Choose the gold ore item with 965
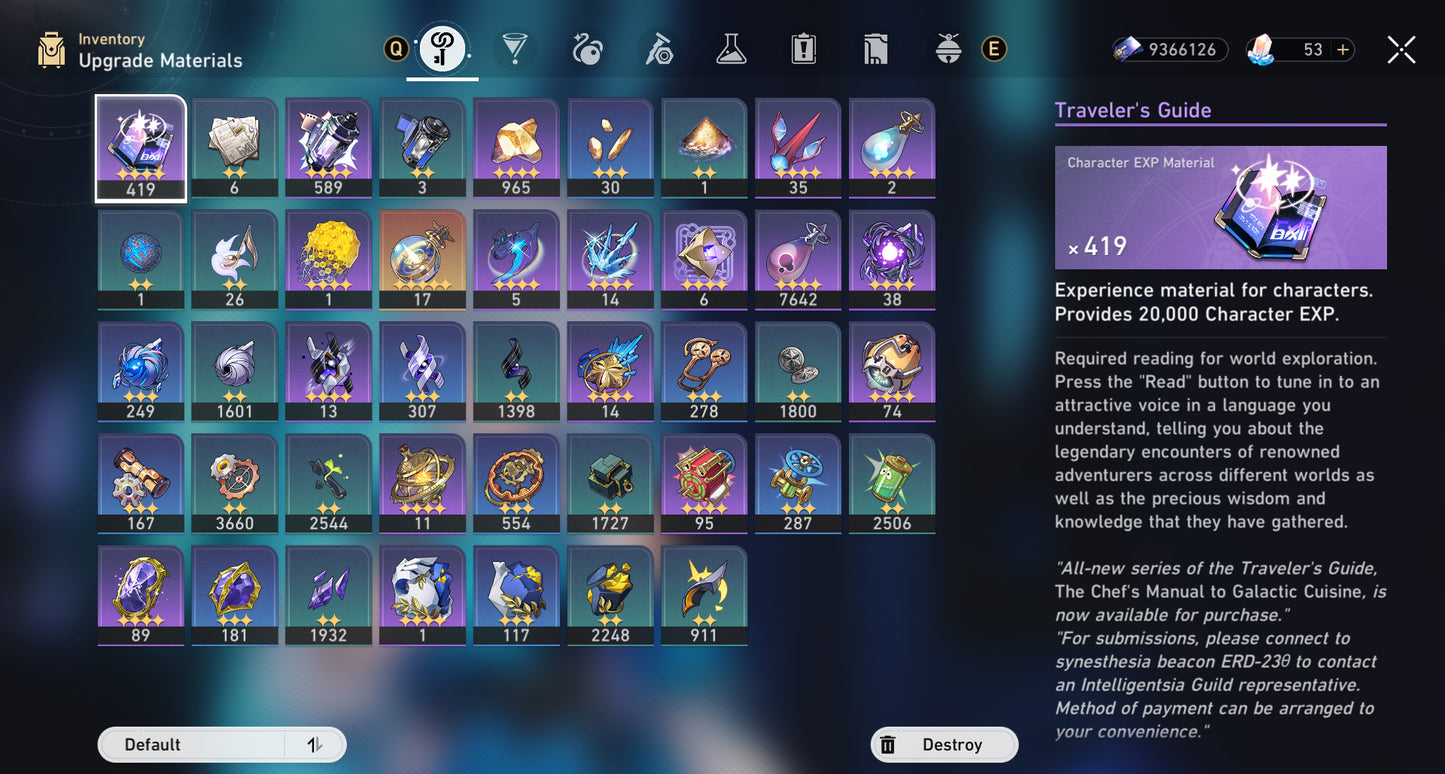Screen dimensions: 1445x774 [x=516, y=148]
